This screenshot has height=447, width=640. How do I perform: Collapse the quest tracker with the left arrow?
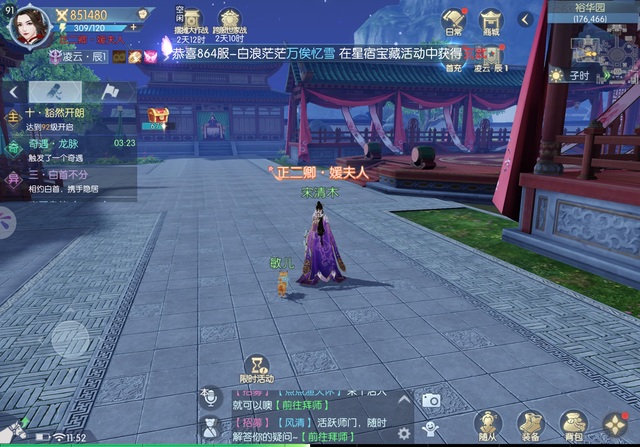pyautogui.click(x=13, y=91)
